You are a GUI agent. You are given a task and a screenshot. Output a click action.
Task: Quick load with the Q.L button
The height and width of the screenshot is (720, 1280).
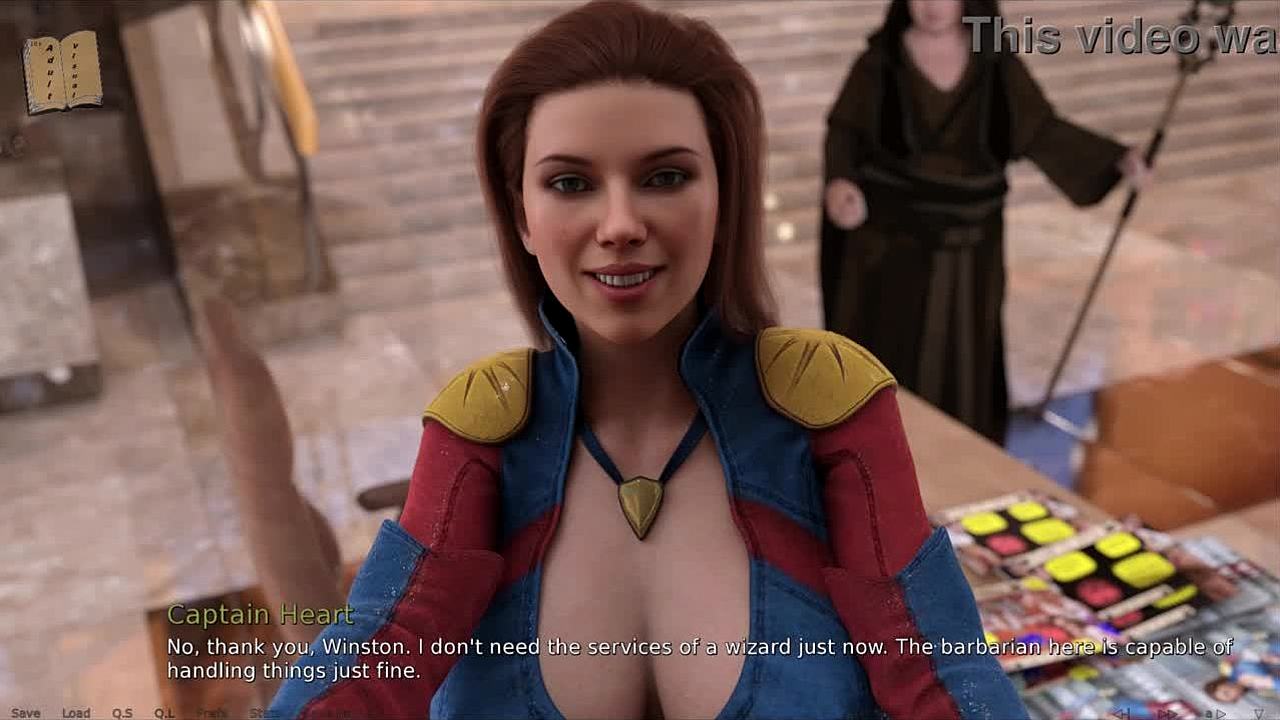click(x=164, y=713)
